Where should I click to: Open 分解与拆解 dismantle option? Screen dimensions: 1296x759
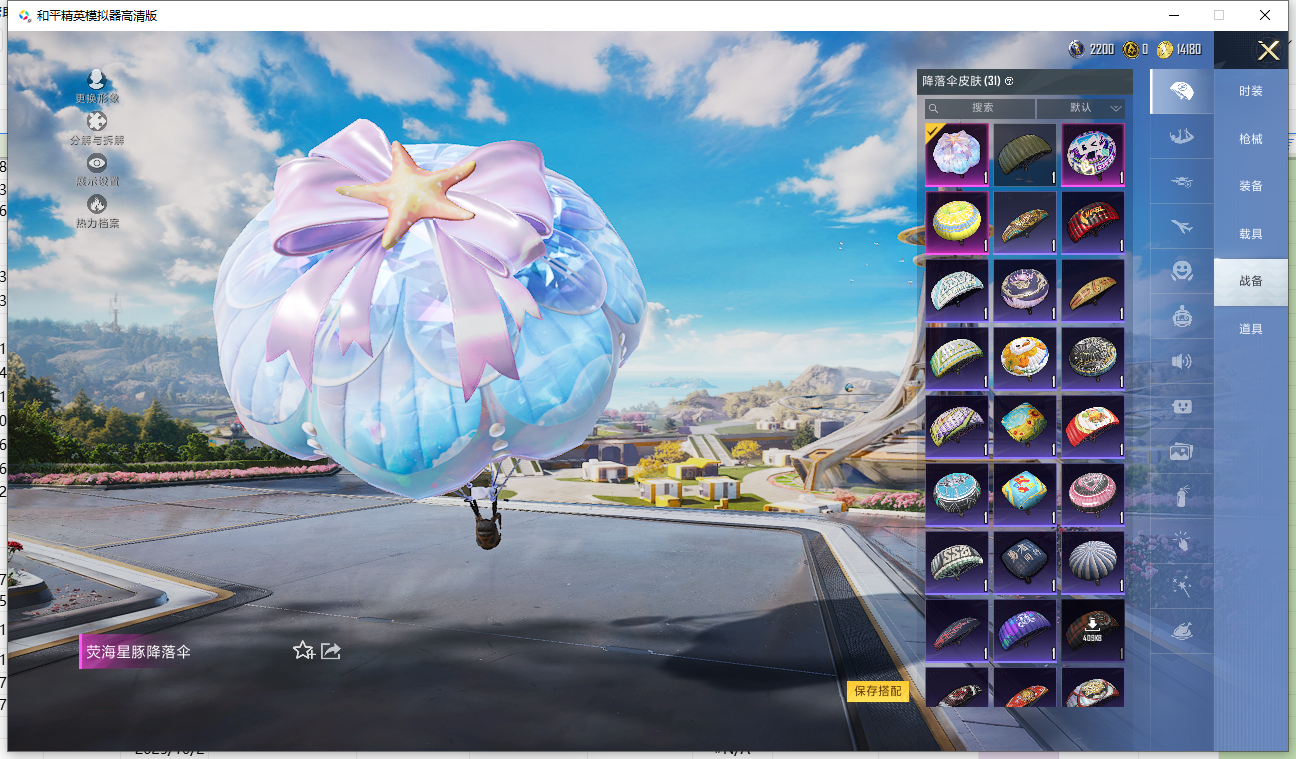pyautogui.click(x=97, y=129)
